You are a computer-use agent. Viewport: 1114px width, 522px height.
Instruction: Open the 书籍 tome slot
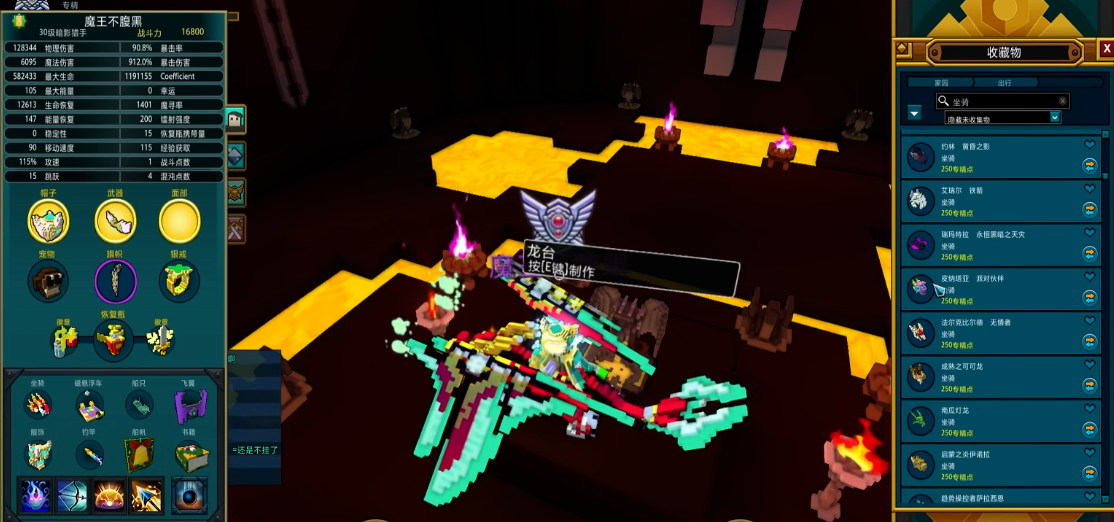(x=190, y=455)
